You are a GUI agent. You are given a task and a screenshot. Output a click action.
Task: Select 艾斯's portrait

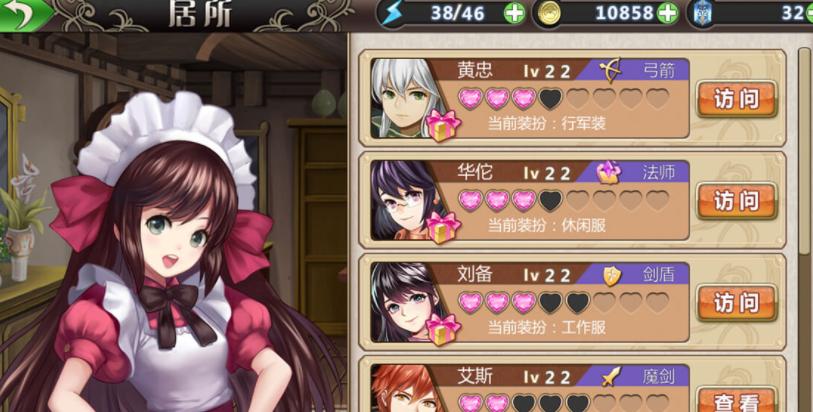click(x=405, y=390)
